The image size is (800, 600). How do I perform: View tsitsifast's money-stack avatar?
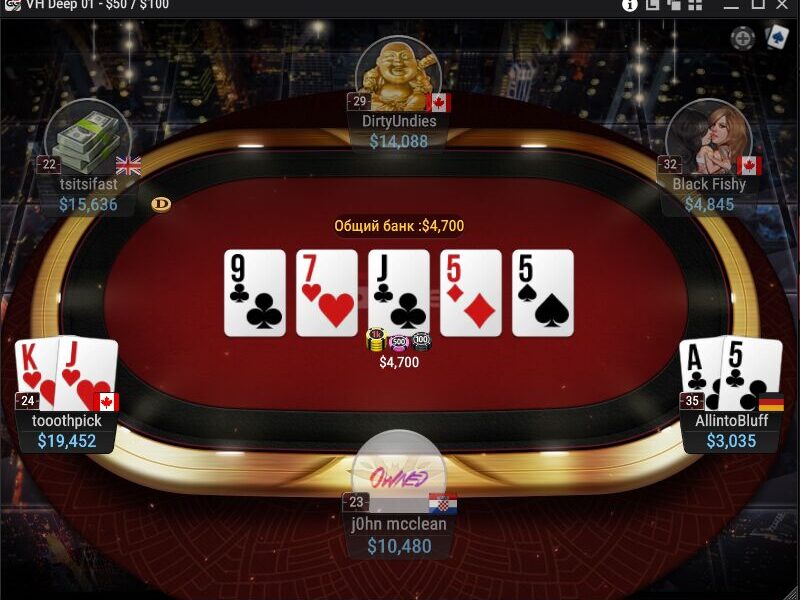[89, 137]
